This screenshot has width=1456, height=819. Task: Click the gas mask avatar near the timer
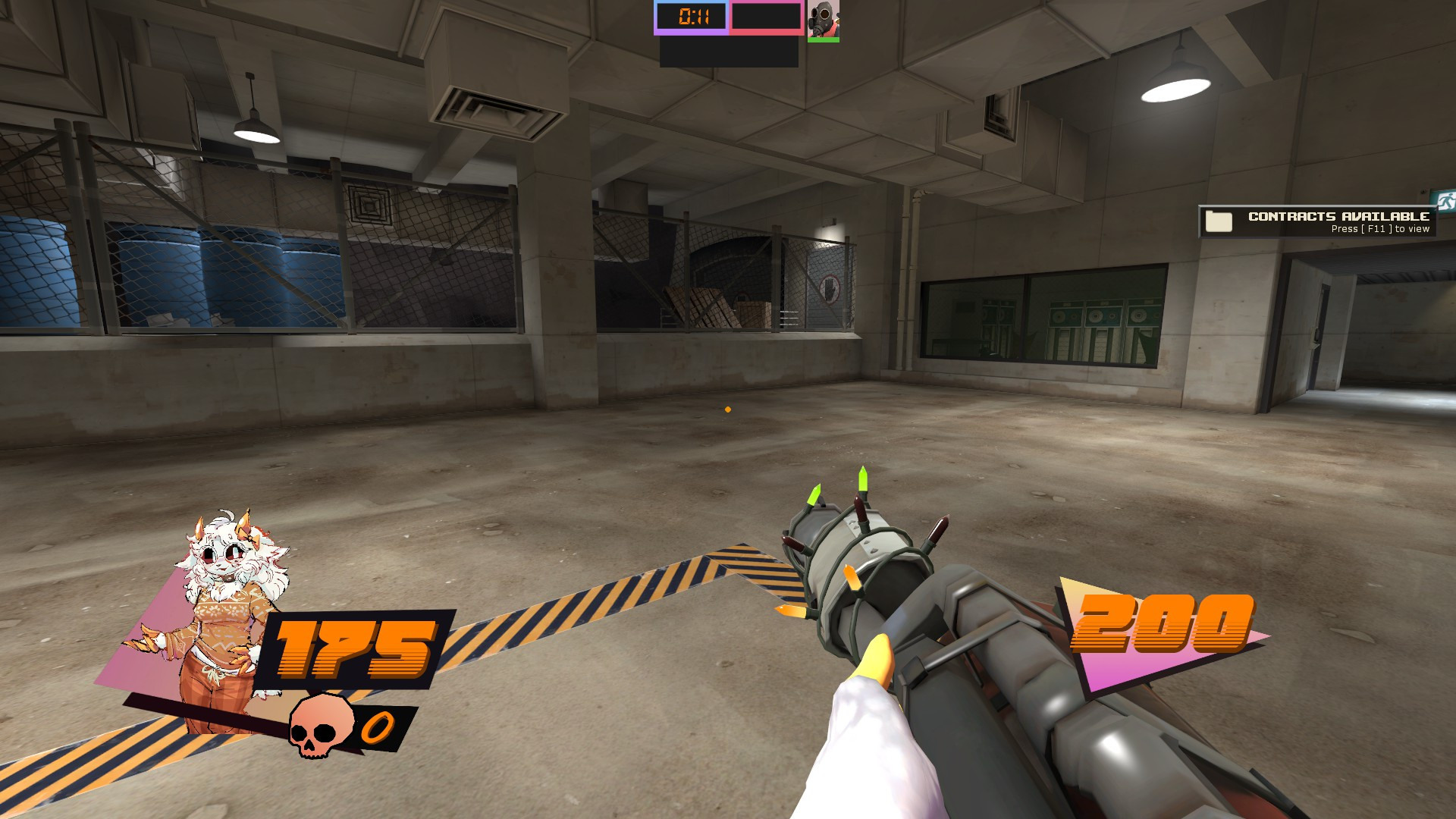824,19
